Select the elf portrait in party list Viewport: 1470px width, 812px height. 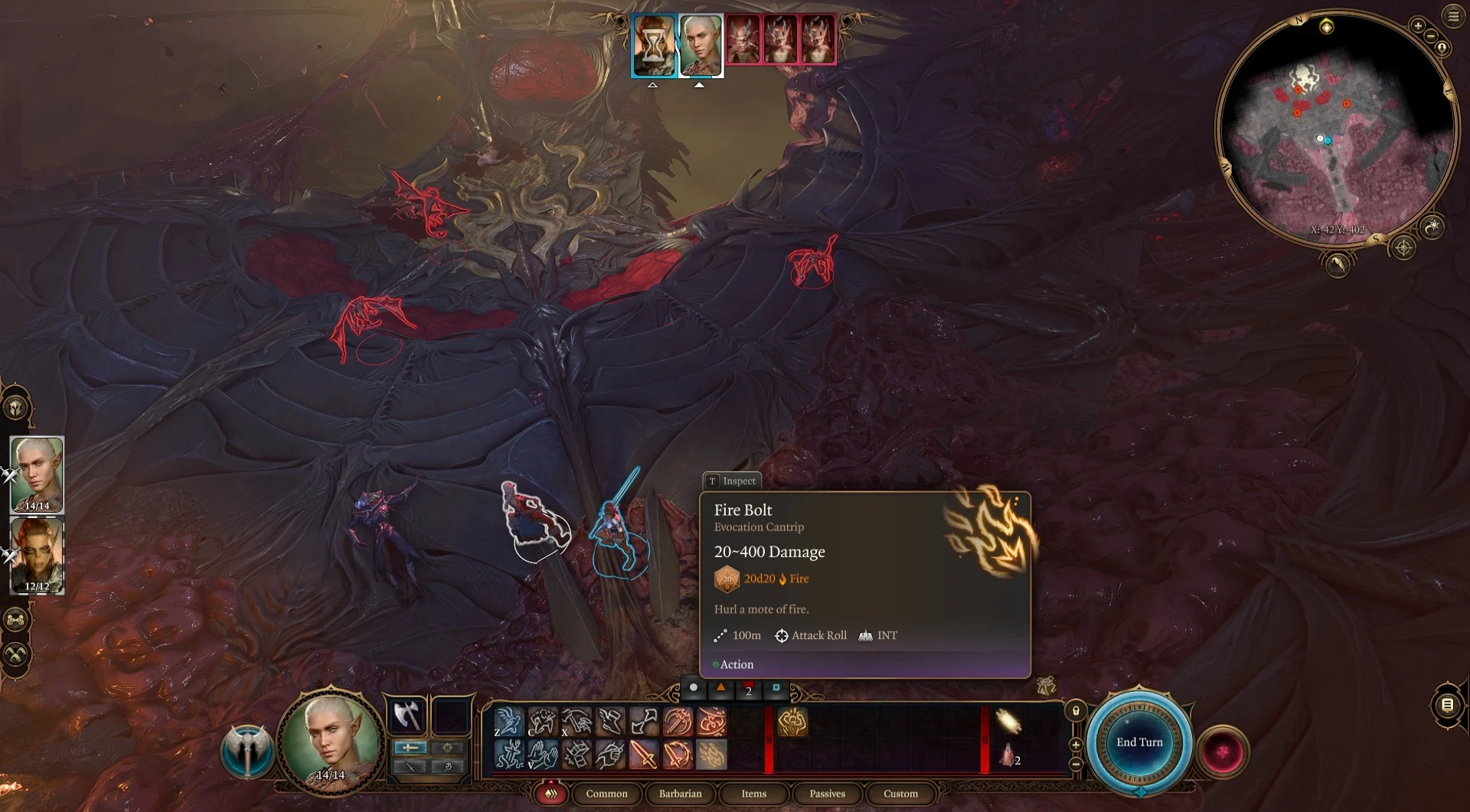pos(37,474)
